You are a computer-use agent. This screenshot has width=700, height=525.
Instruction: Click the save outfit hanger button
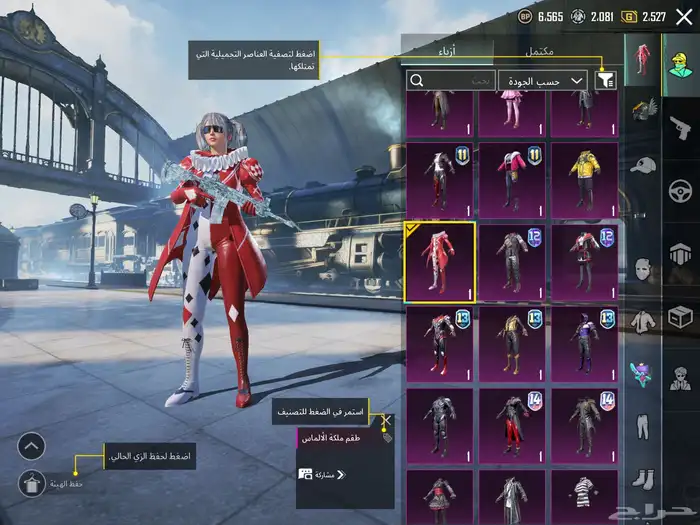[x=32, y=484]
